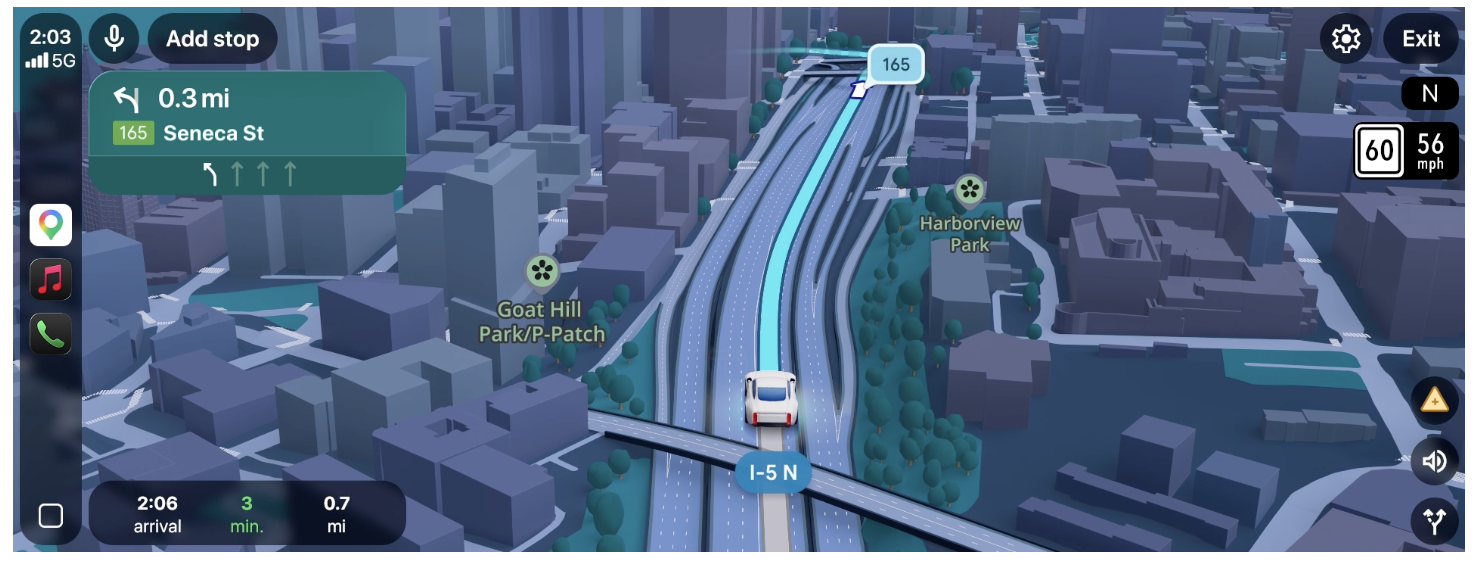This screenshot has width=1474, height=566.
Task: Report a road hazard with warning icon
Action: tap(1434, 401)
